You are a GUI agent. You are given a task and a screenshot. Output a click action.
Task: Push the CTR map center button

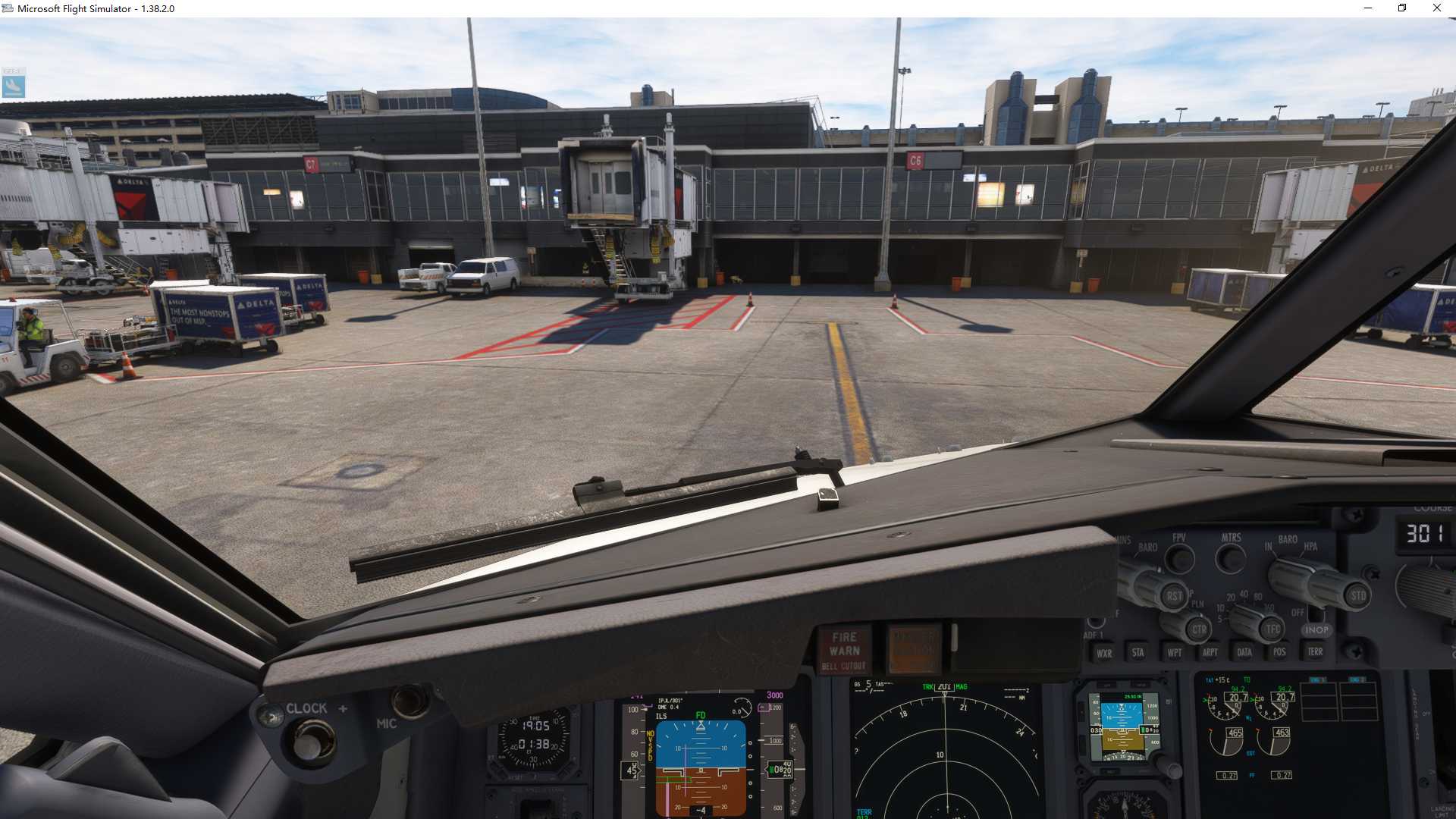(1198, 629)
